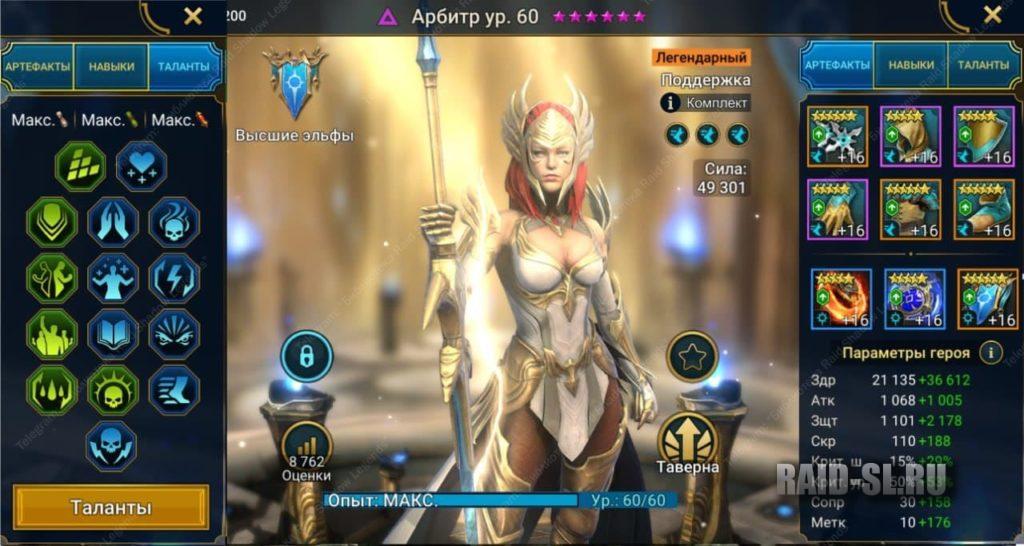The image size is (1024, 546).
Task: Switch to Таланты tab above the gear grid
Action: [983, 65]
